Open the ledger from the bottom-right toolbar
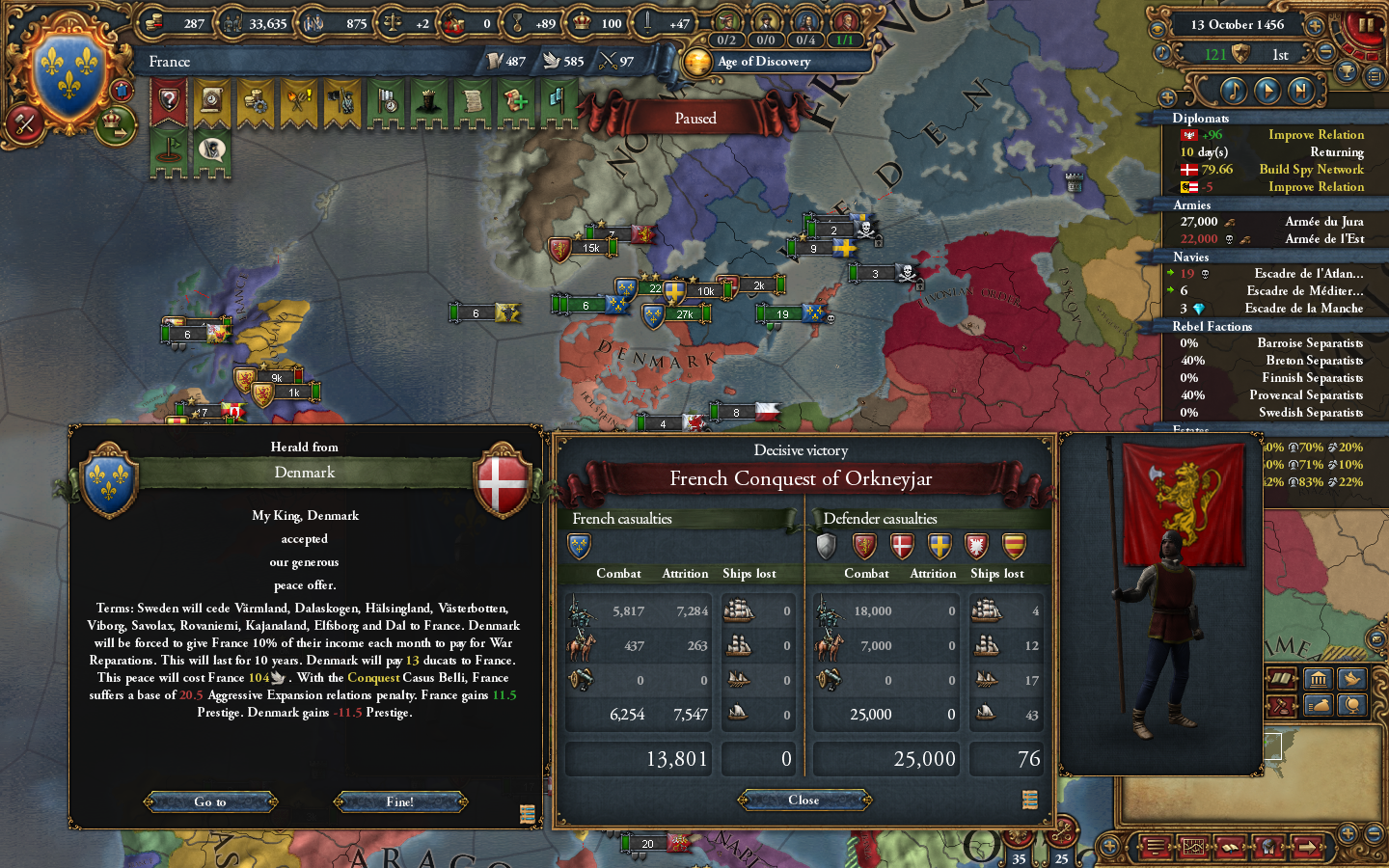Image resolution: width=1389 pixels, height=868 pixels. [x=1231, y=848]
